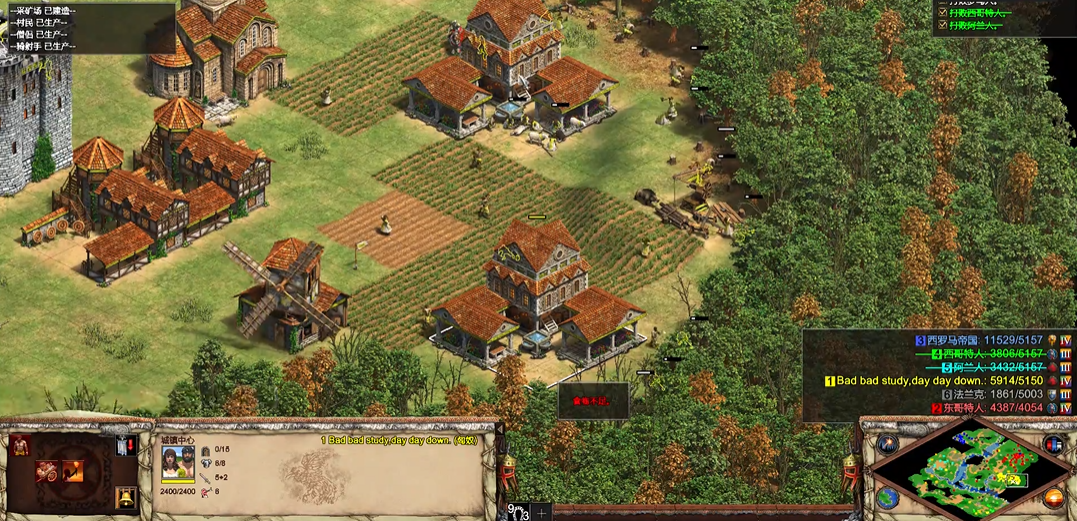1077x521 pixels.
Task: Research the torch-bearing figure technology
Action: click(72, 471)
